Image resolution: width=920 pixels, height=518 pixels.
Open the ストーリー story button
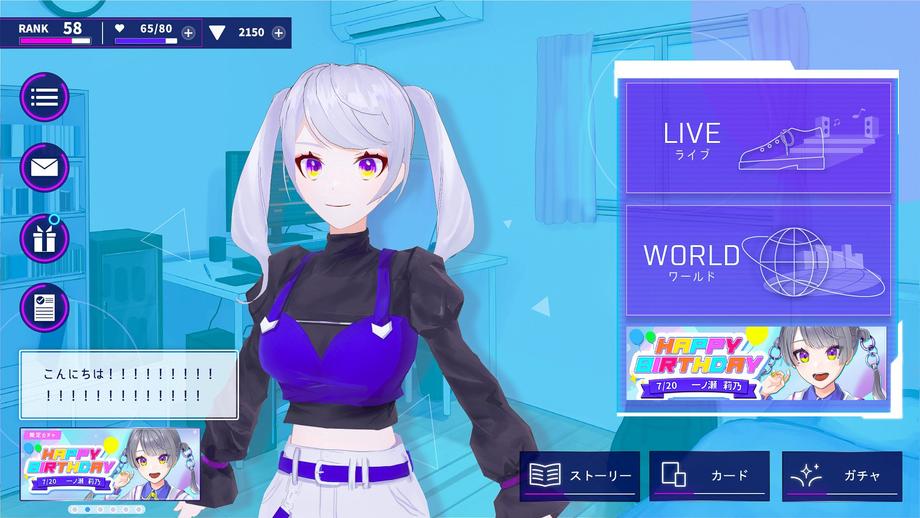tap(579, 476)
